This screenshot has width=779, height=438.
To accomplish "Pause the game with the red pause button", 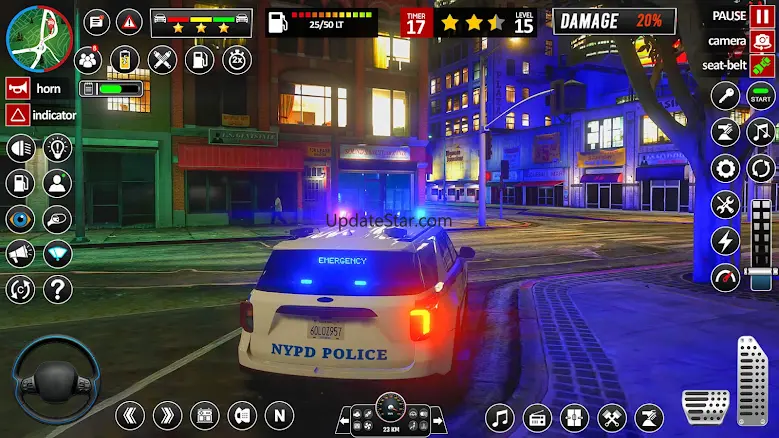I will click(763, 16).
